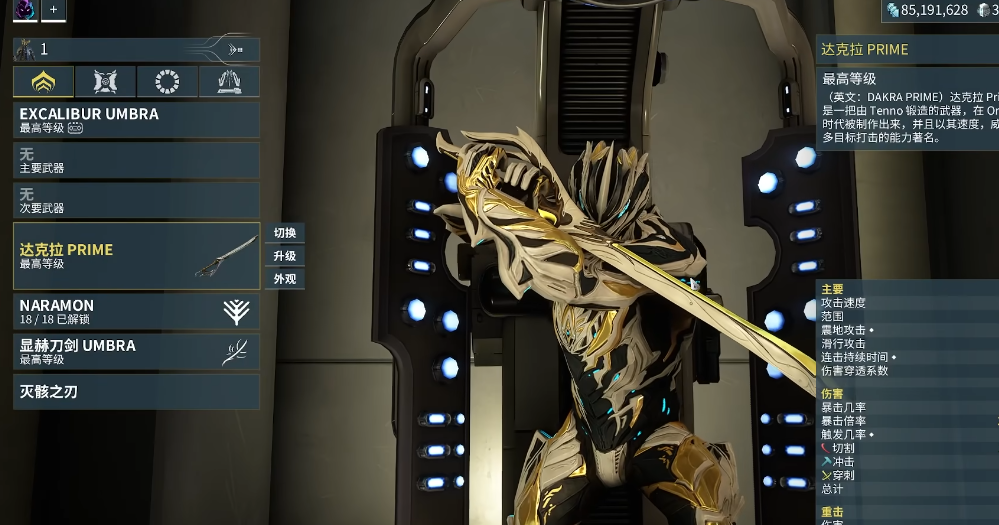The height and width of the screenshot is (525, 999).
Task: Switch to the second arsenal tab with cross emblem
Action: tap(105, 81)
